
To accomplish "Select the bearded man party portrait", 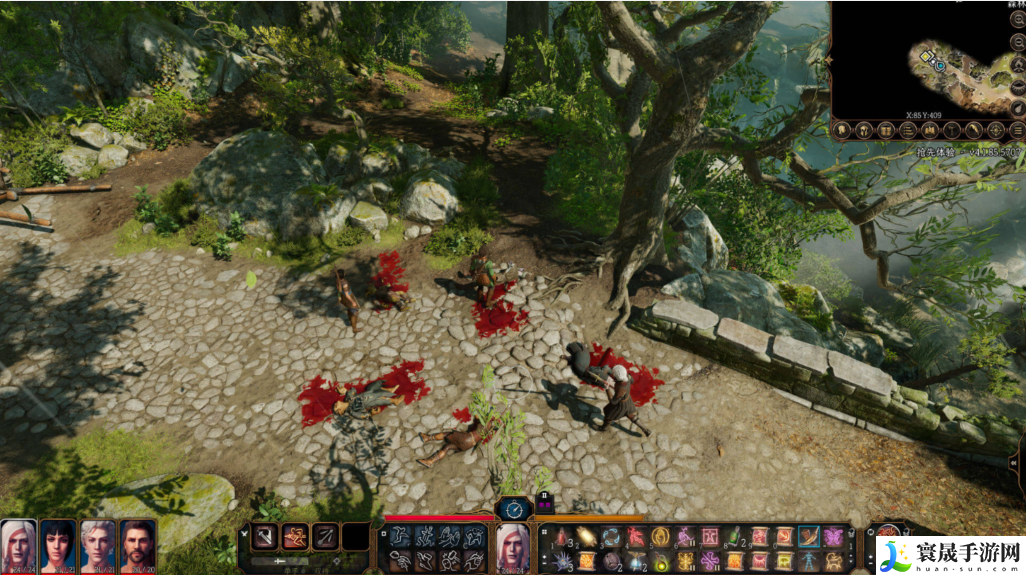I will tap(138, 544).
